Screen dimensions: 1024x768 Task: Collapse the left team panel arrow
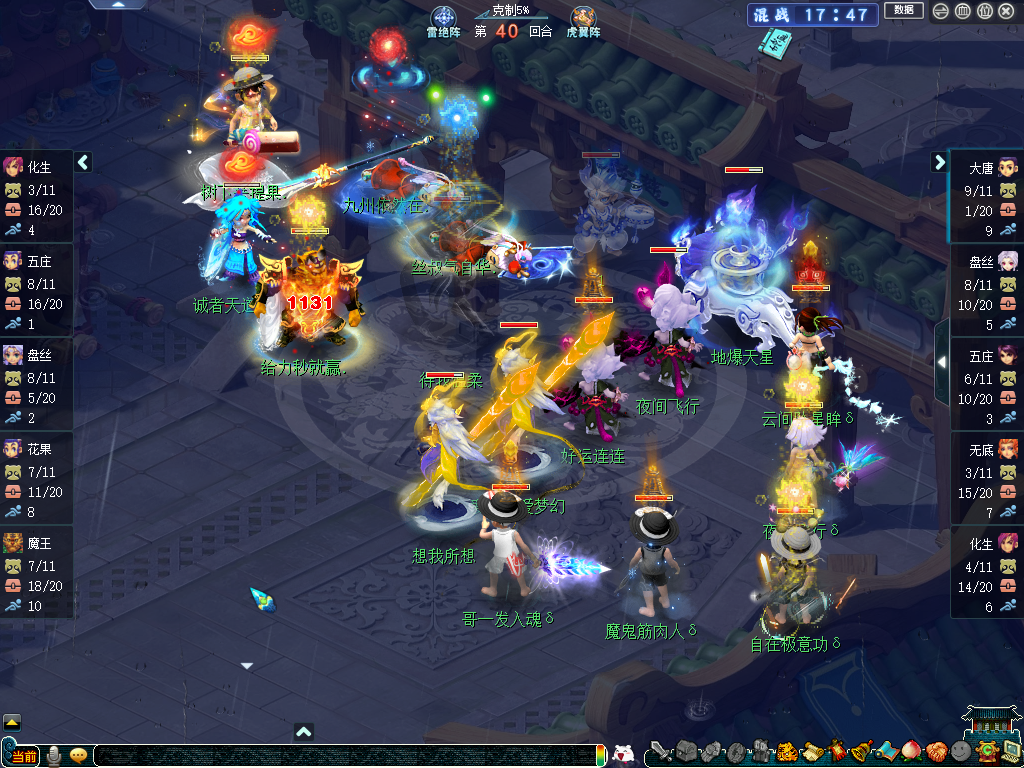click(83, 162)
